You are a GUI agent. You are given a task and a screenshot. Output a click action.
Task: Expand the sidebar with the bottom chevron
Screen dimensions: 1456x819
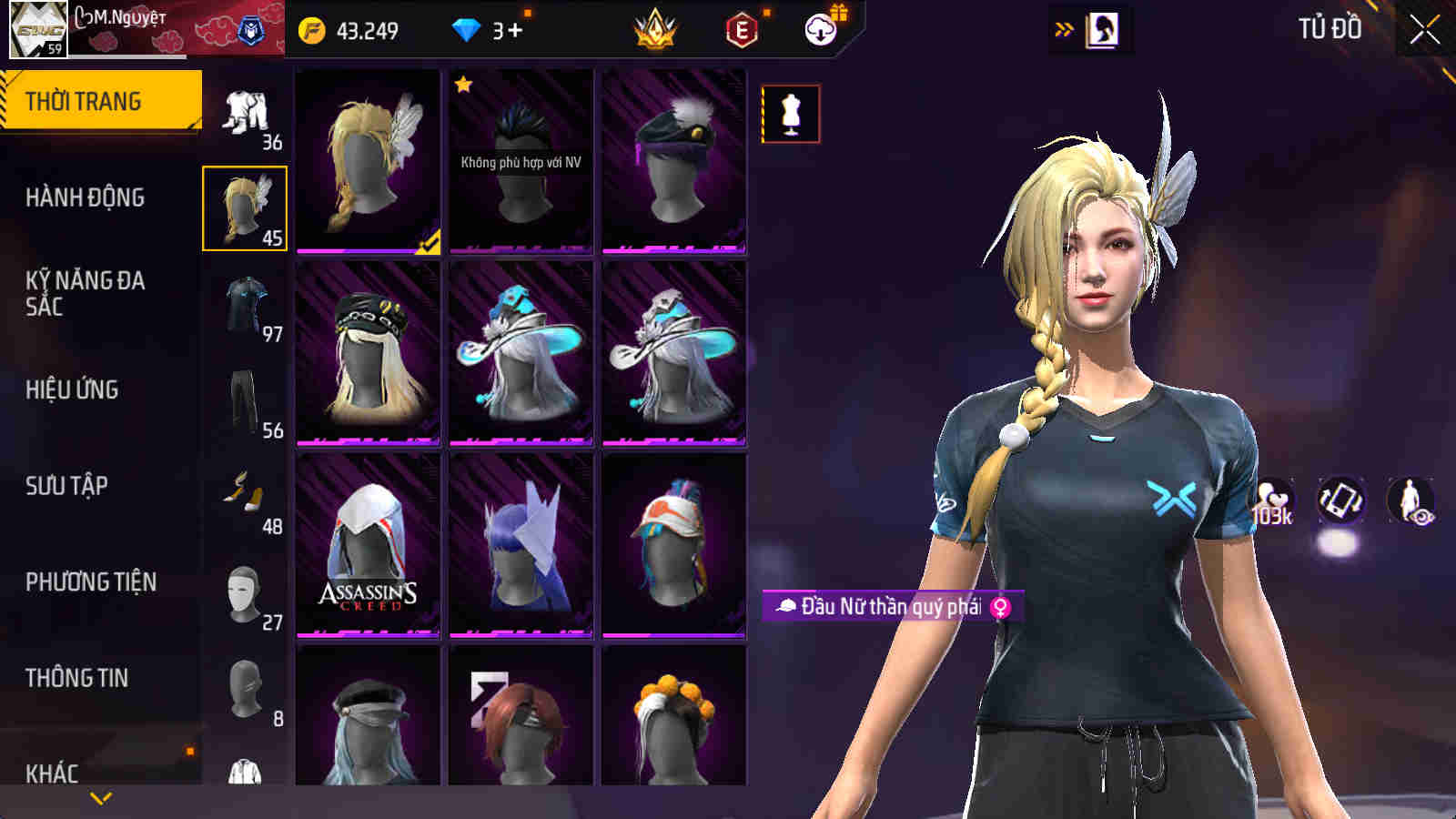98,795
